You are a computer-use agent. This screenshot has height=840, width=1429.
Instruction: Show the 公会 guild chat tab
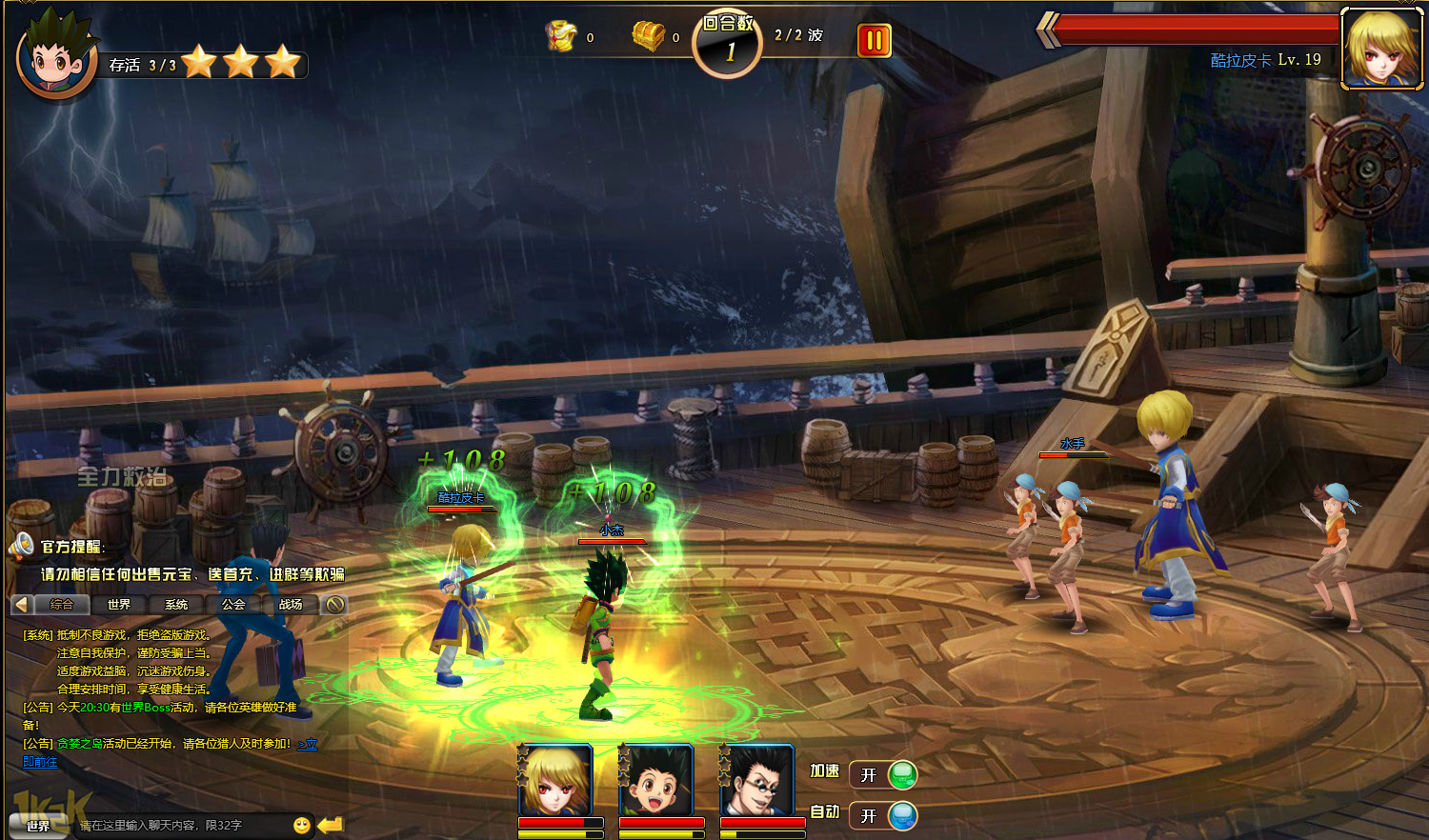[233, 605]
